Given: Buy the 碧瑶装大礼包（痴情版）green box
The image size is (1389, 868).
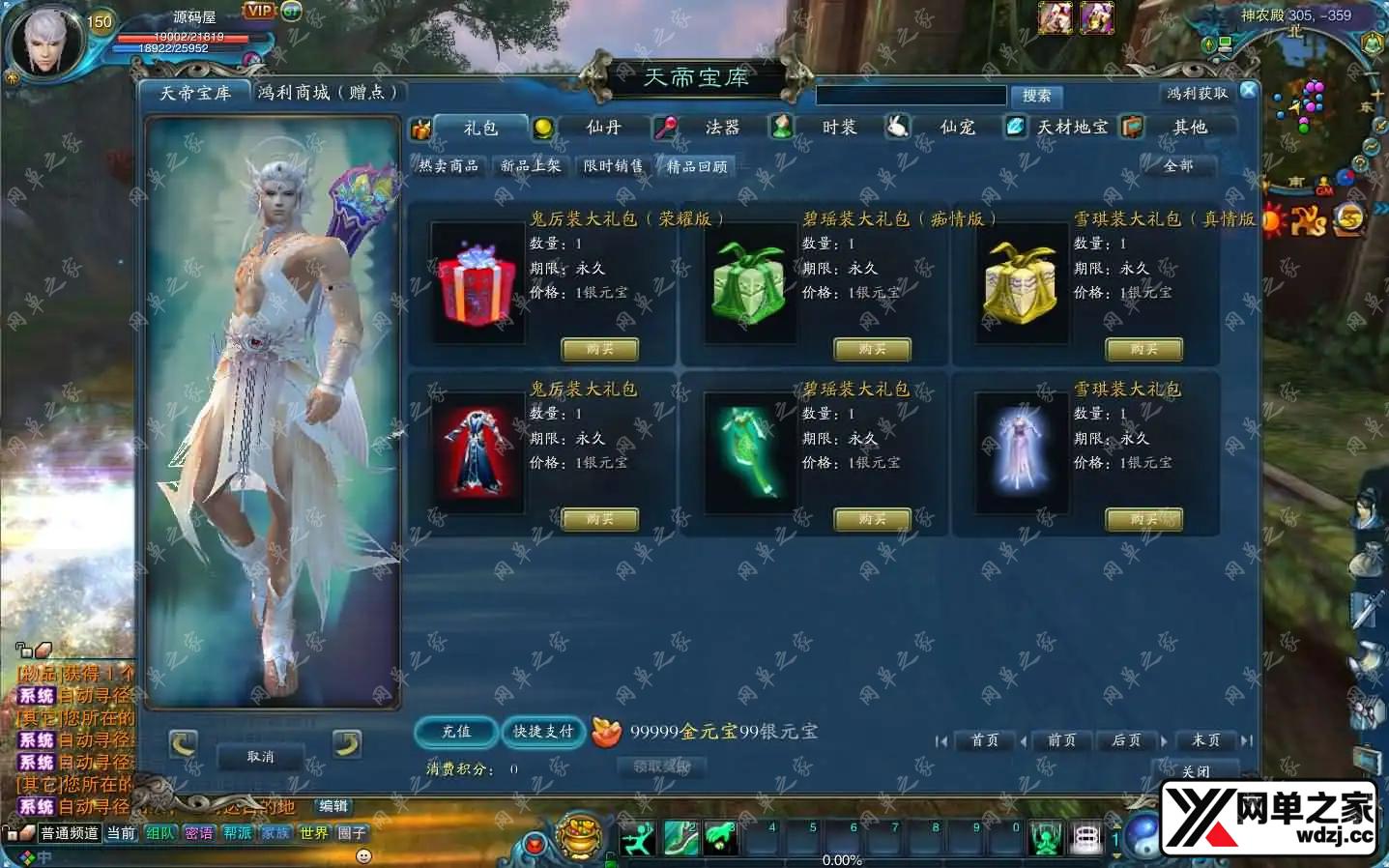Looking at the screenshot, I should [x=872, y=349].
